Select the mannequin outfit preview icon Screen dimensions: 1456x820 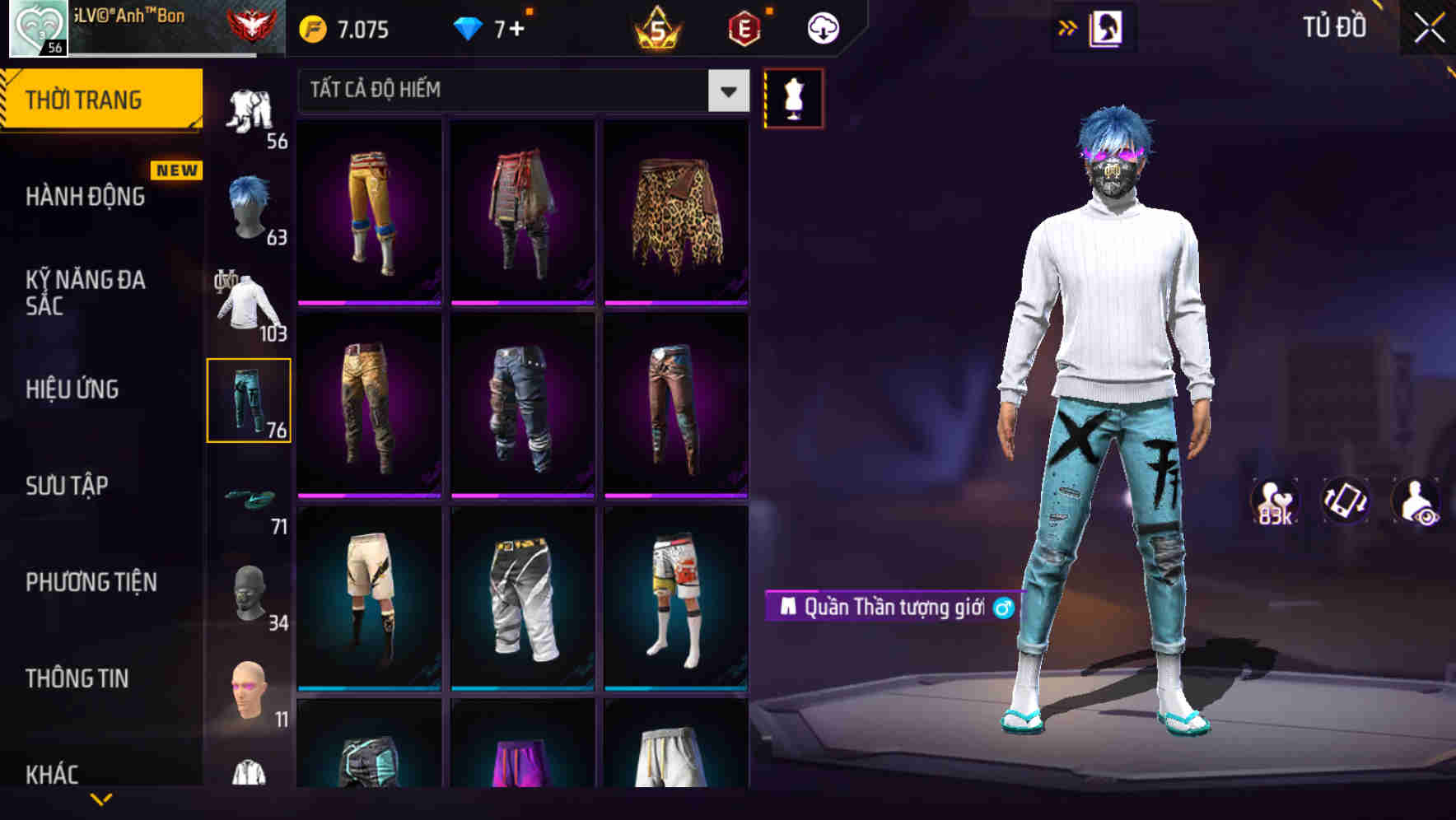click(793, 98)
